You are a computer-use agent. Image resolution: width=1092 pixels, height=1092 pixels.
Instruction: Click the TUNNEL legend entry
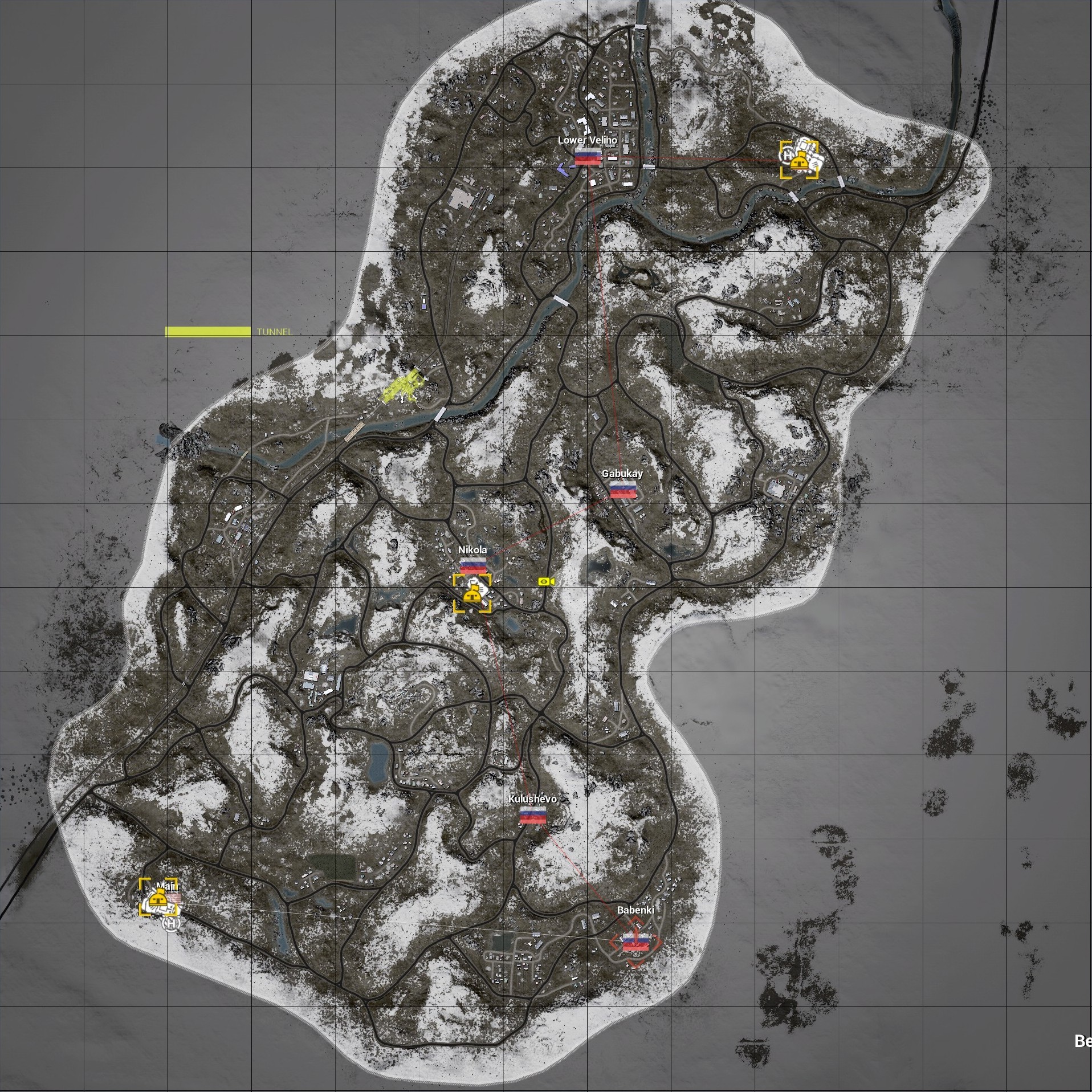[x=274, y=332]
